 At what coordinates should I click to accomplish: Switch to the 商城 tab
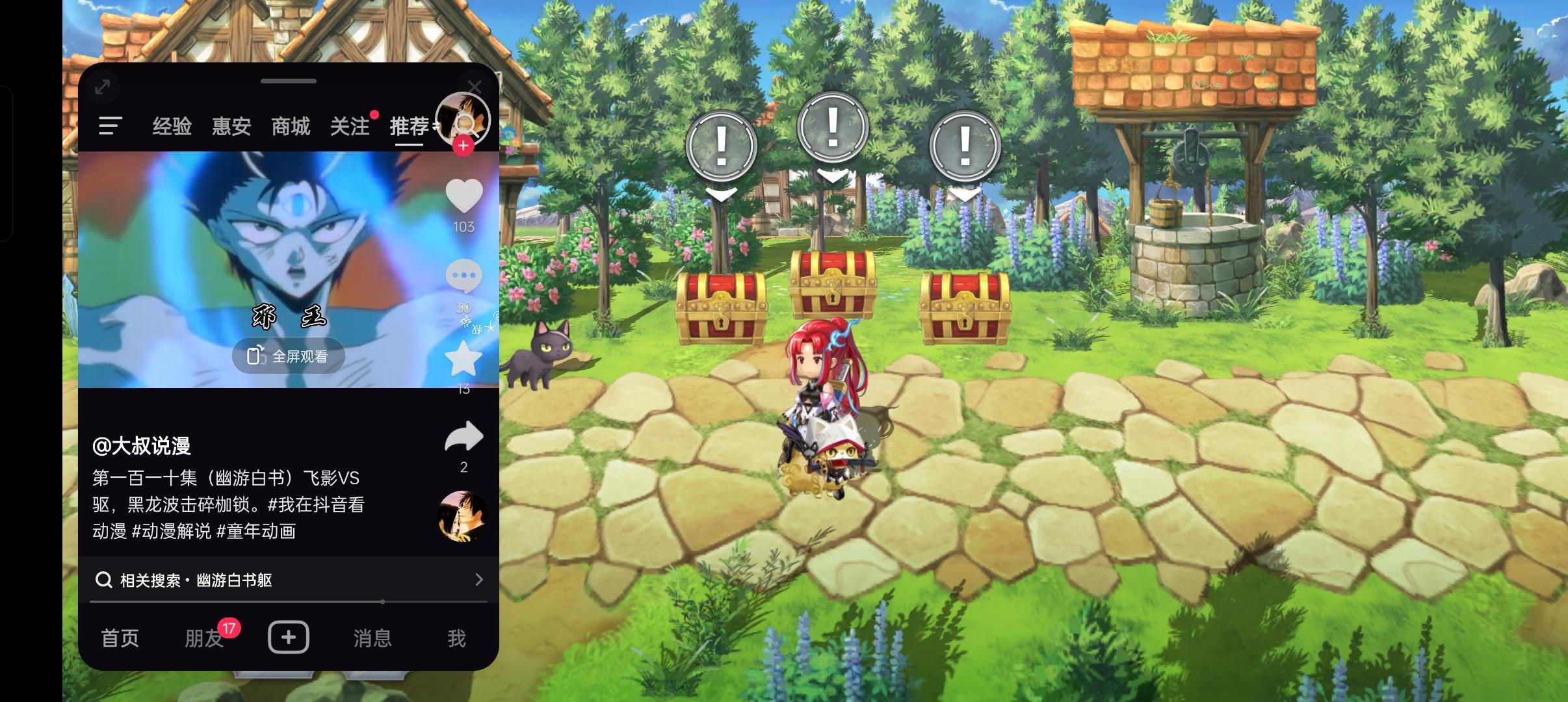click(x=289, y=125)
